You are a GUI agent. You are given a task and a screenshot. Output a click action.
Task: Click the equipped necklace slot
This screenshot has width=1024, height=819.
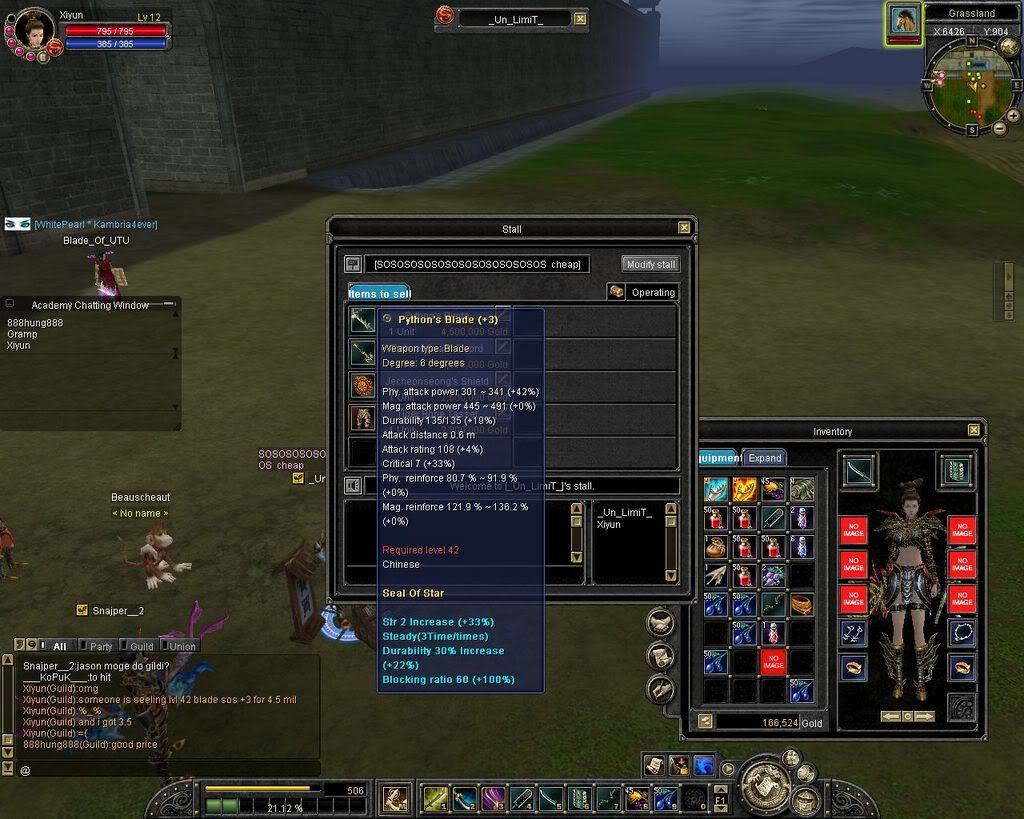(x=961, y=632)
